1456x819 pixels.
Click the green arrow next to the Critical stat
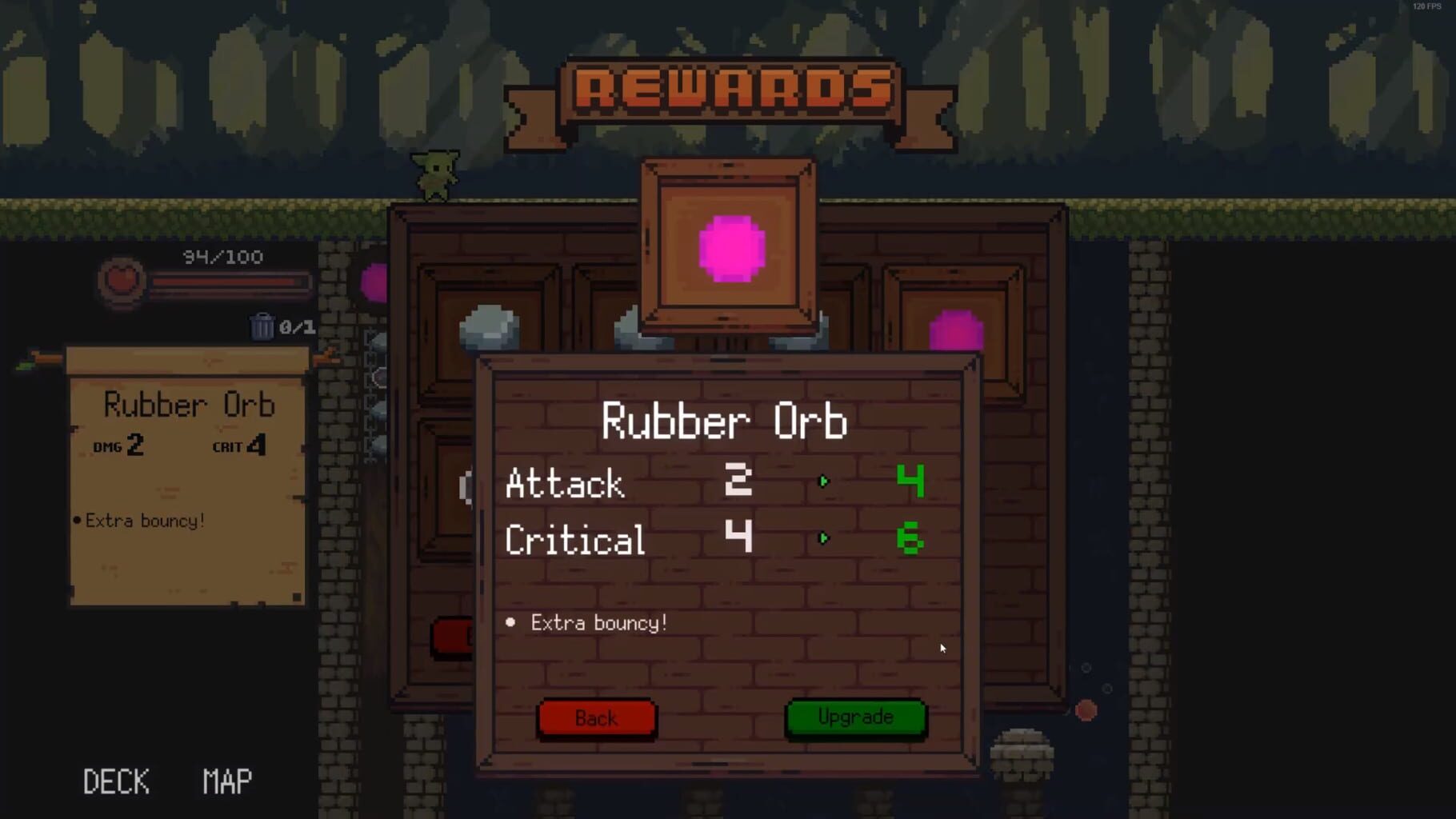pyautogui.click(x=824, y=538)
